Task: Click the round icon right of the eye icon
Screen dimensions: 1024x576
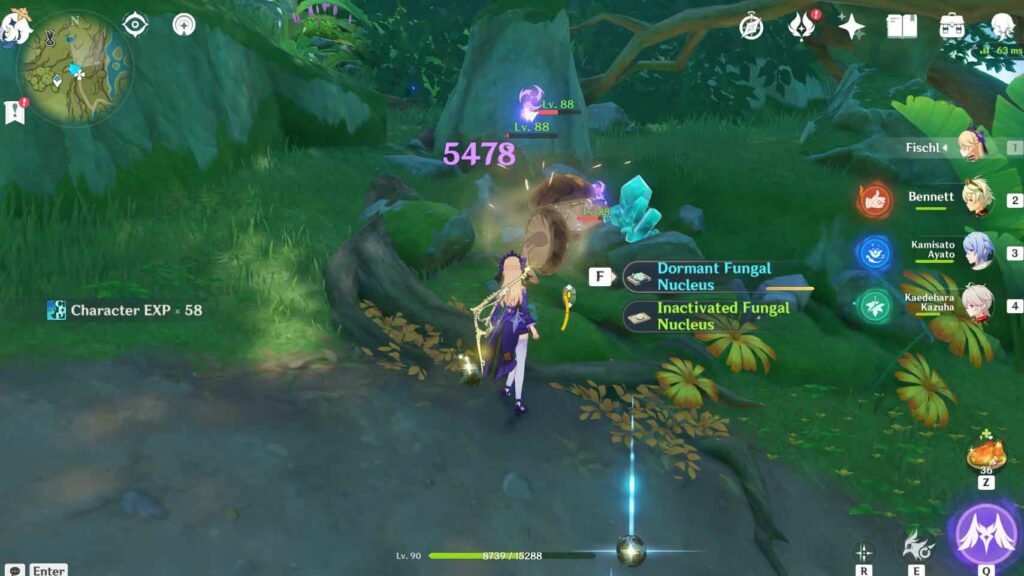Action: [184, 25]
